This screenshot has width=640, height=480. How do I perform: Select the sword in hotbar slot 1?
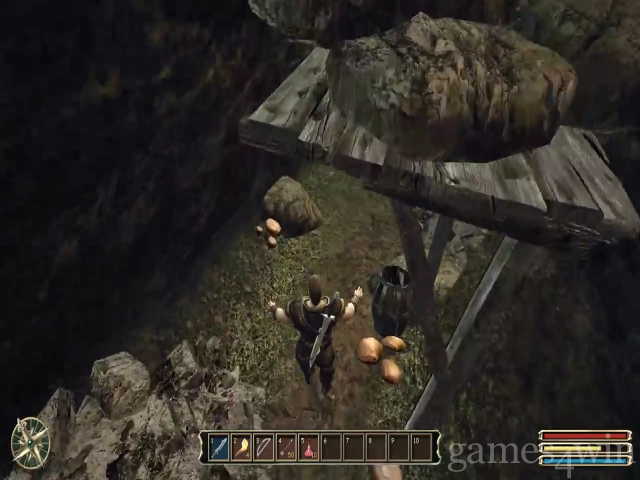[219, 447]
